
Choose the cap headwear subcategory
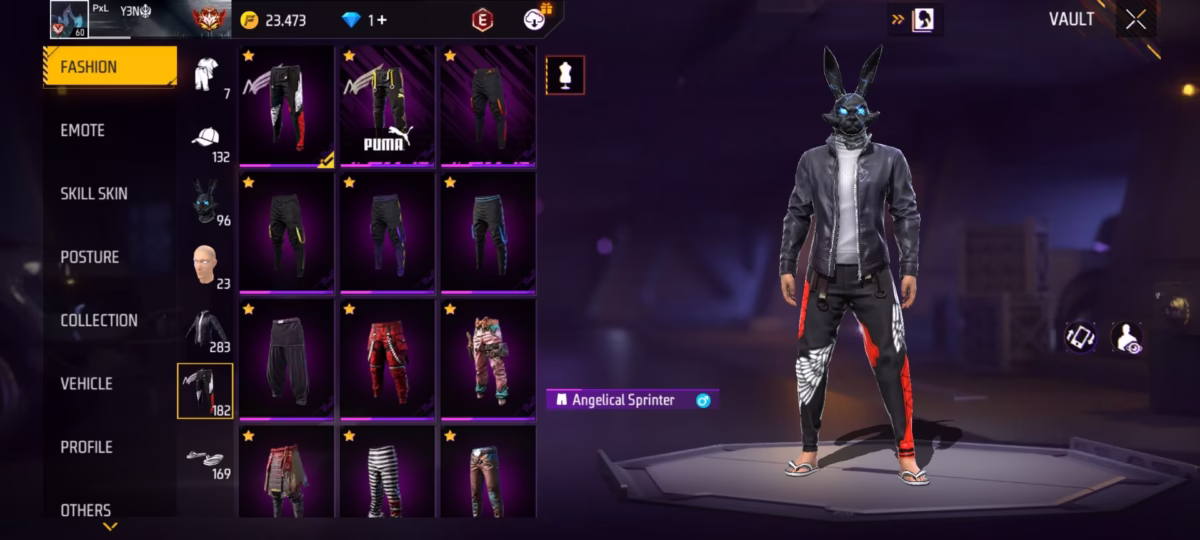coord(207,138)
